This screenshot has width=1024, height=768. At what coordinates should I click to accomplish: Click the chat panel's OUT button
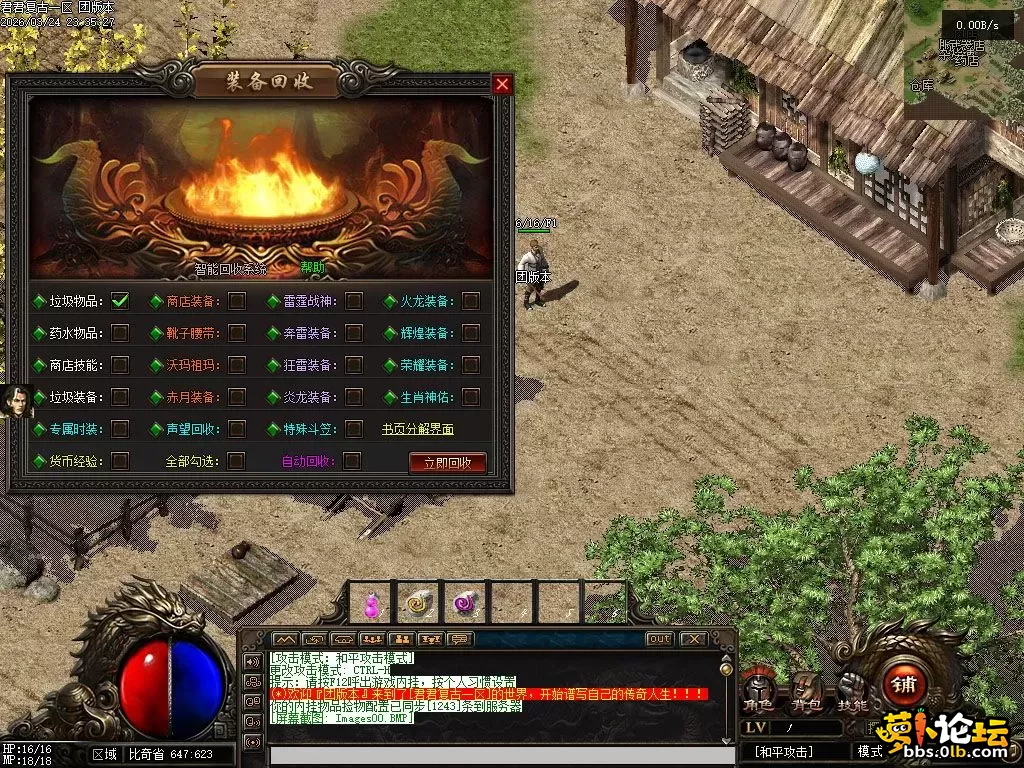click(659, 638)
